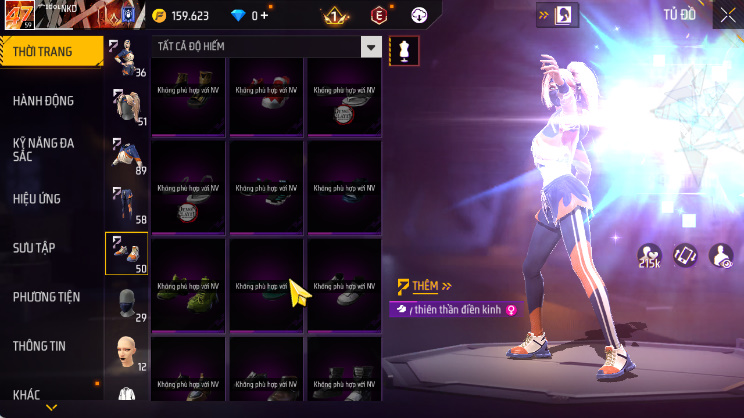Open the Kỹ Năng Đa Sắc tab
This screenshot has height=418, width=744.
[x=43, y=150]
